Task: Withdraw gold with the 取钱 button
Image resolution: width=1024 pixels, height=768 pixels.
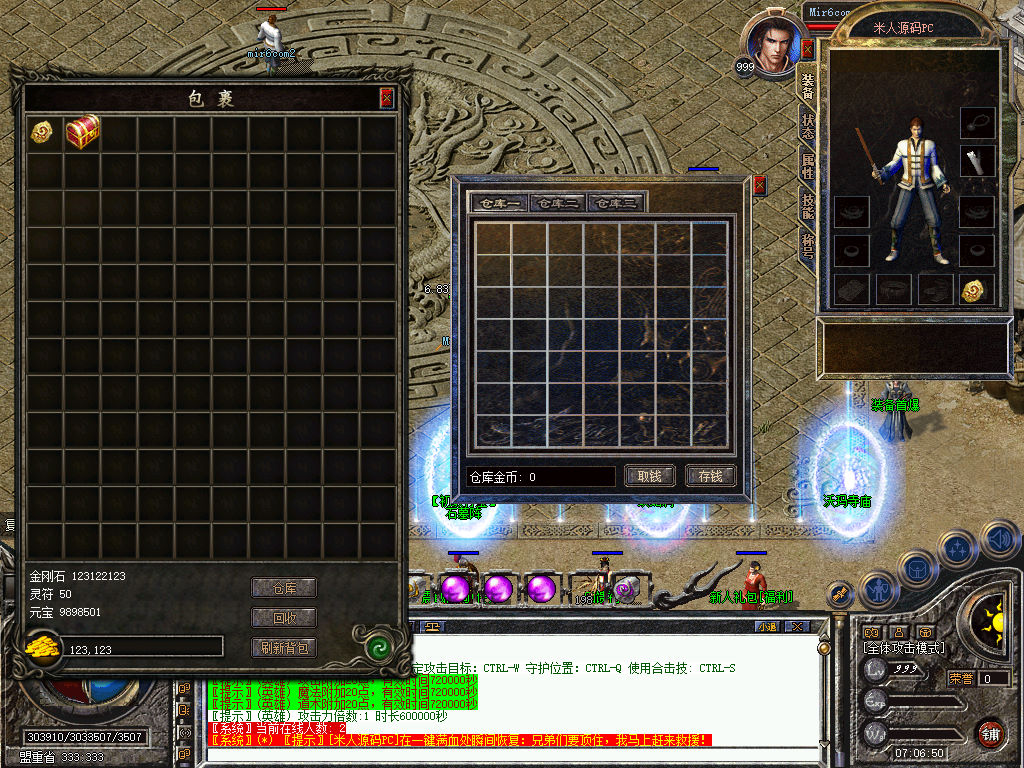Action: [649, 476]
